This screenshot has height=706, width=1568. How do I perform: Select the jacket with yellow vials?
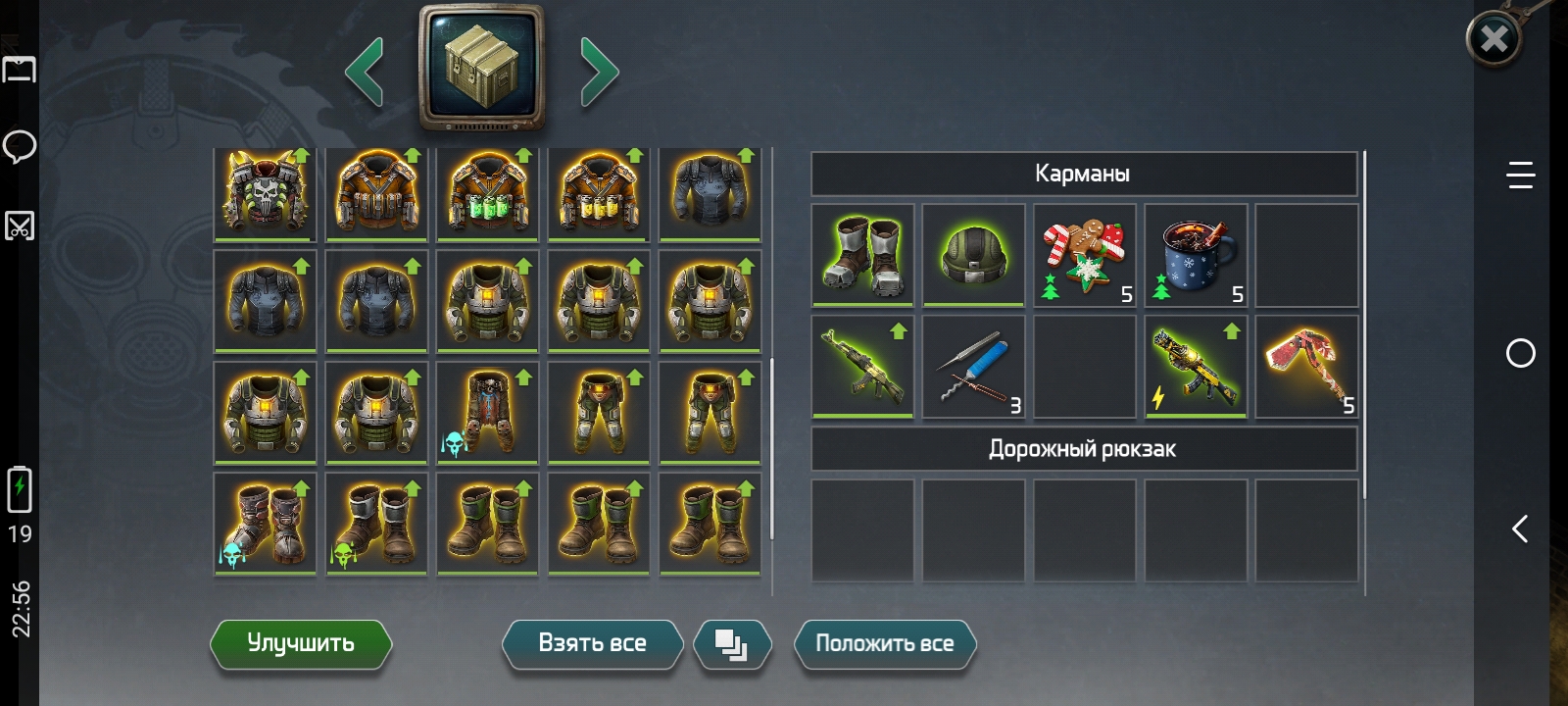coord(599,193)
